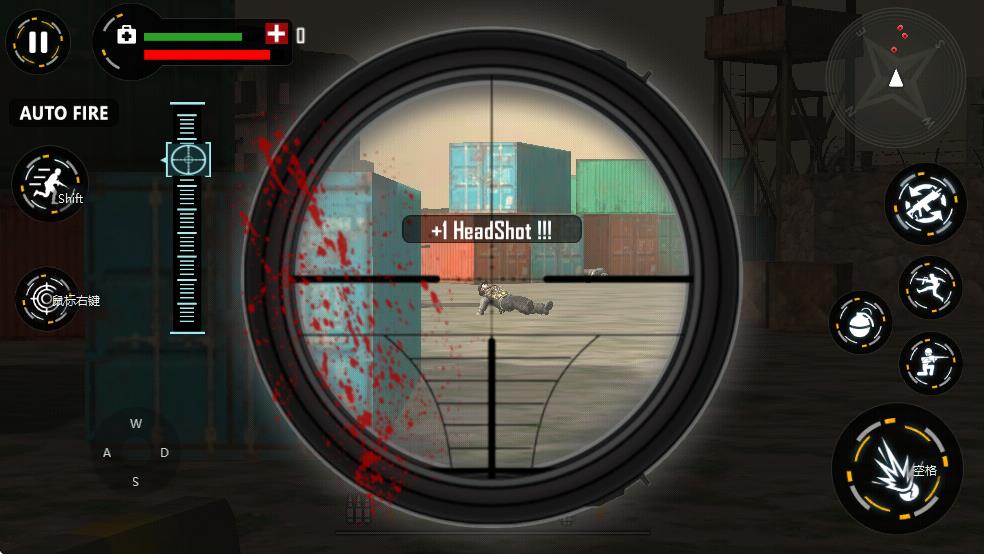Throw a grenade using the grenade icon
The image size is (984, 554).
[860, 322]
